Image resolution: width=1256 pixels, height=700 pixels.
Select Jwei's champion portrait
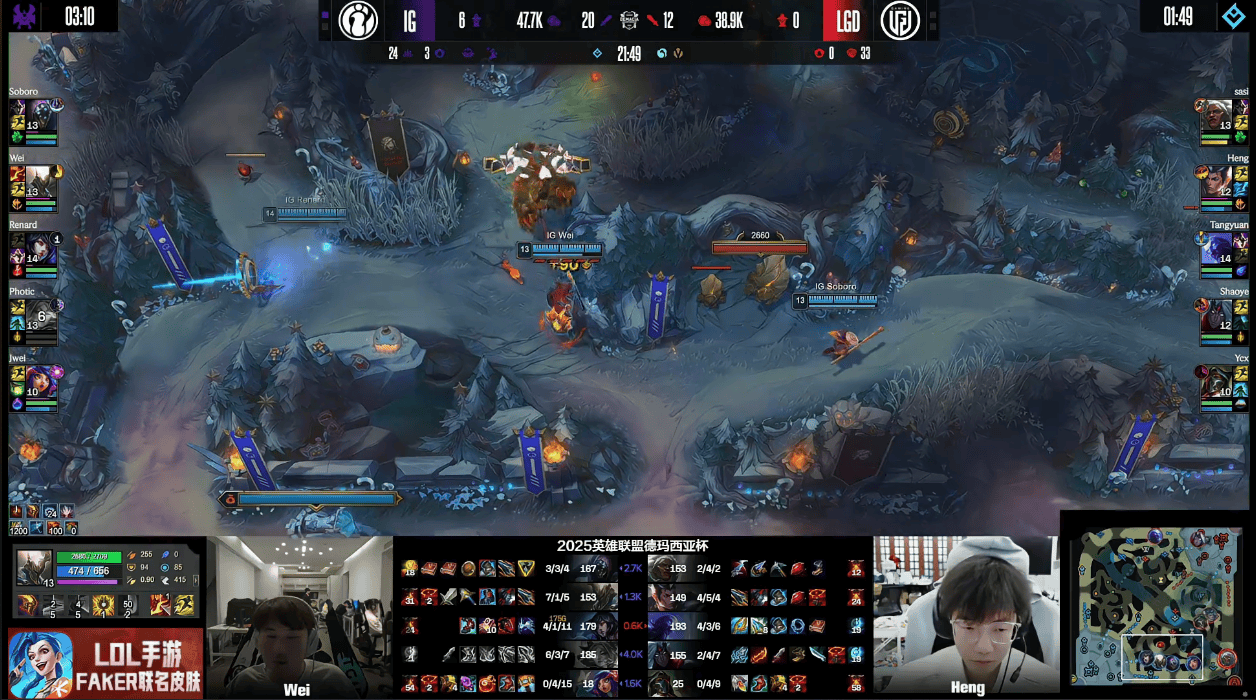pos(41,381)
